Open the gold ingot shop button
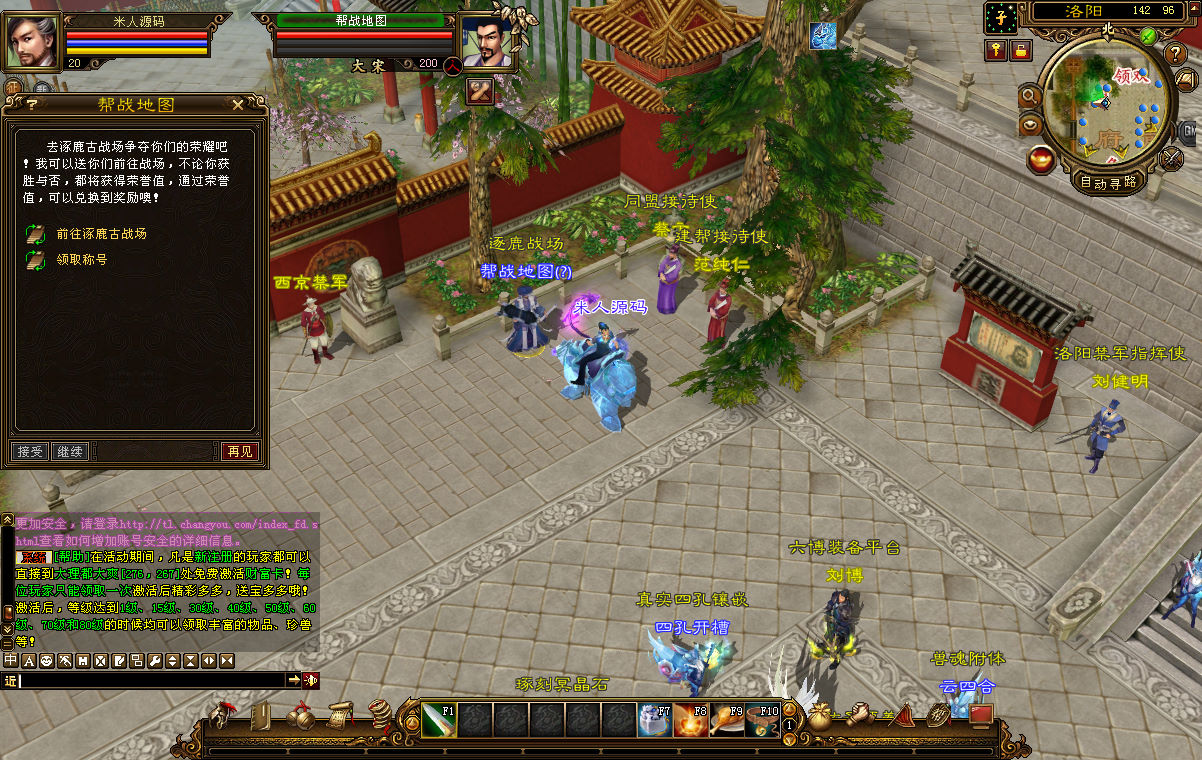 pyautogui.click(x=1041, y=158)
